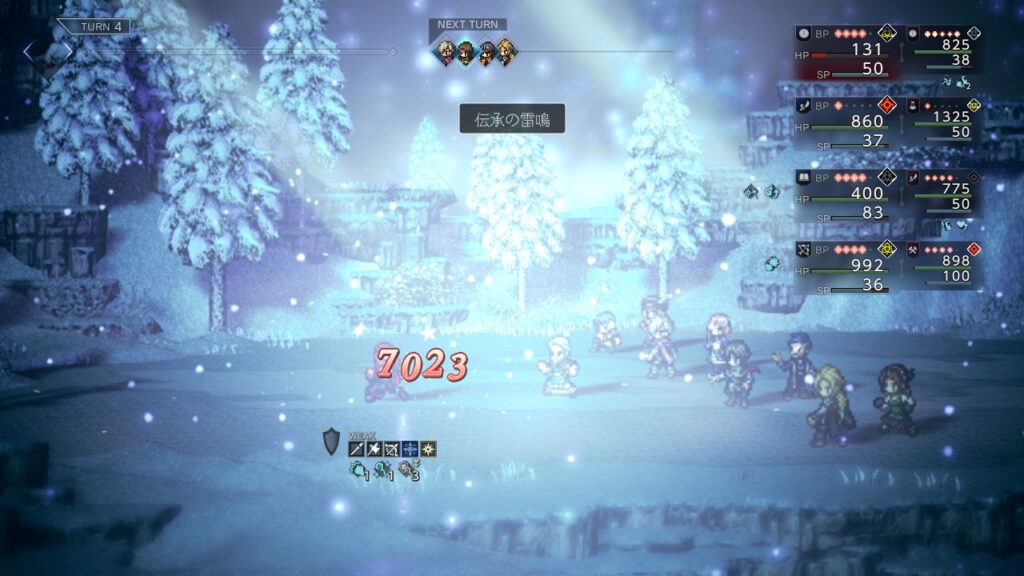Screen dimensions: 1024x576
Task: Click the enemy shield points icon
Action: [x=332, y=442]
